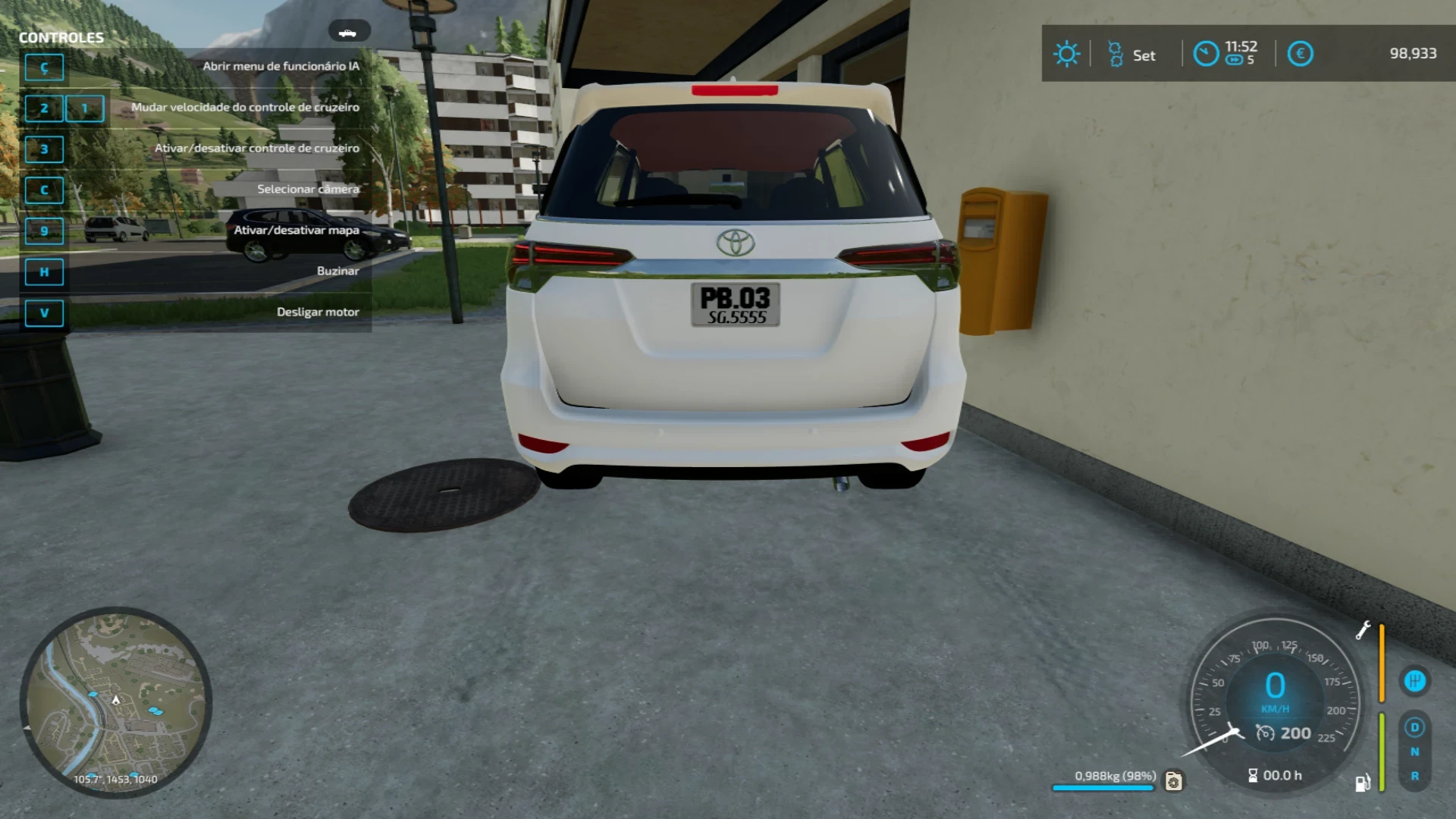Click the fast-forward time scale toggle
The height and width of the screenshot is (819, 1456).
(1235, 61)
